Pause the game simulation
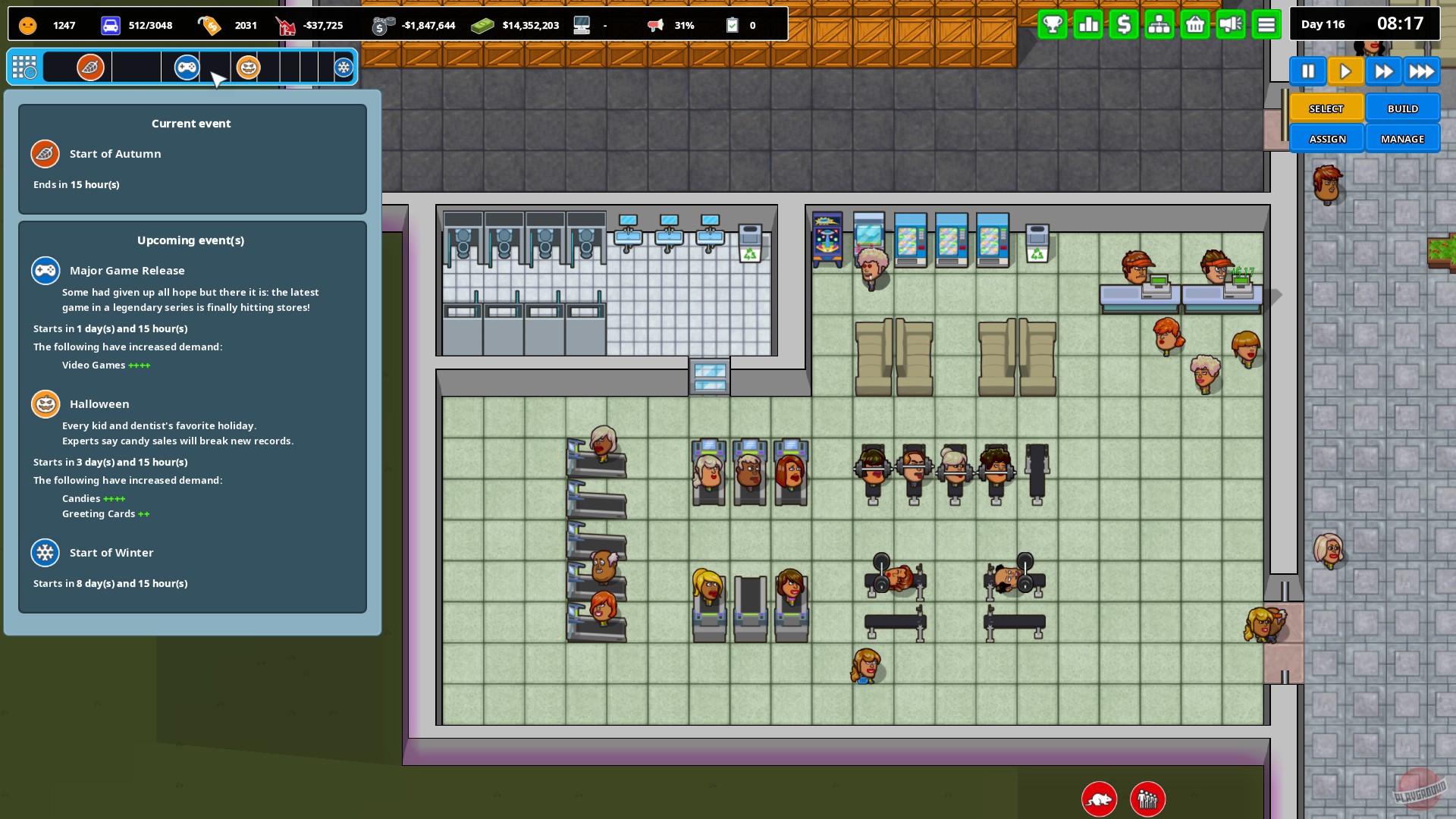Viewport: 1456px width, 819px height. click(x=1308, y=71)
